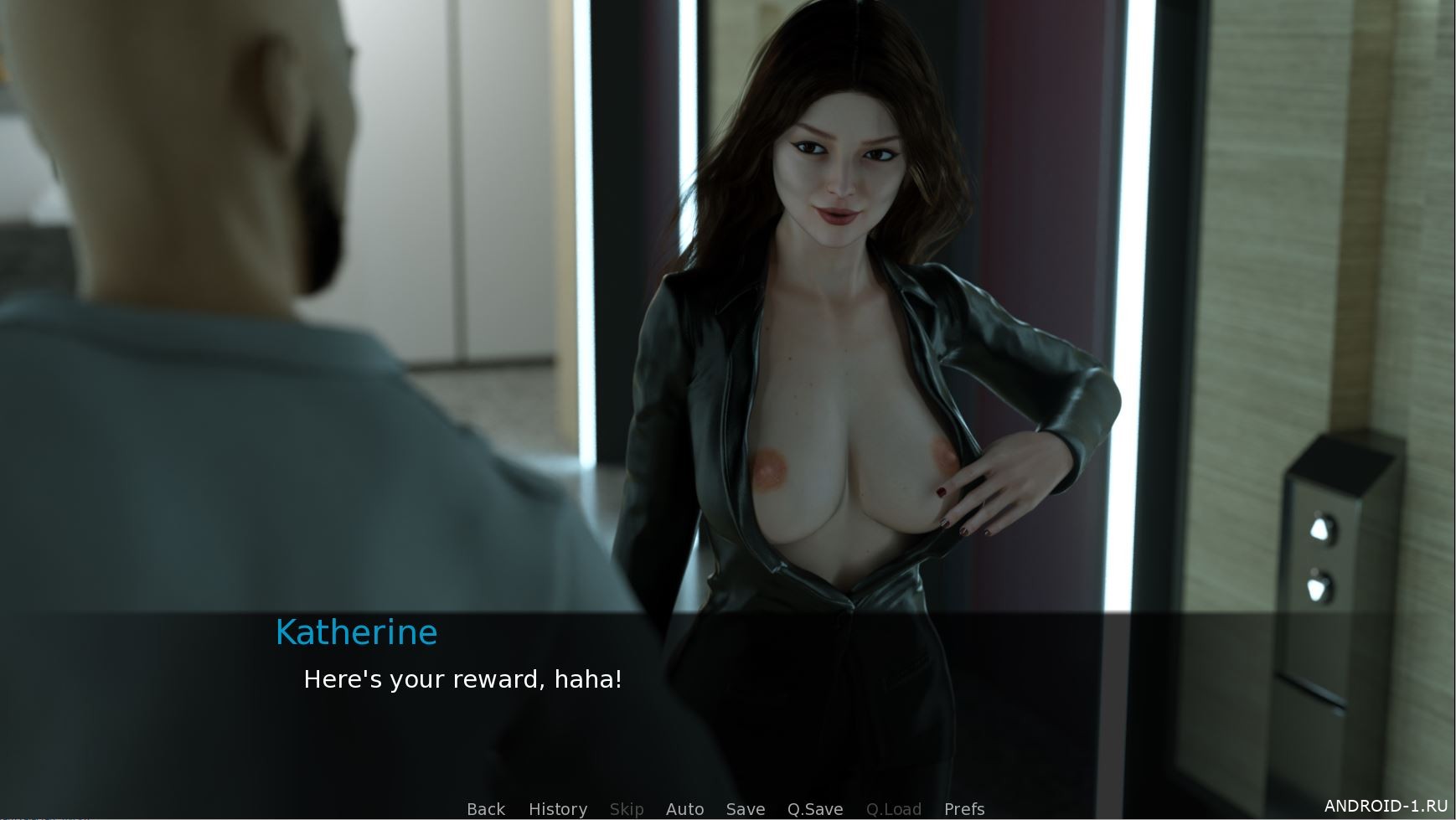Activate the Skip dialogue option
The width and height of the screenshot is (1456, 820).
point(626,808)
